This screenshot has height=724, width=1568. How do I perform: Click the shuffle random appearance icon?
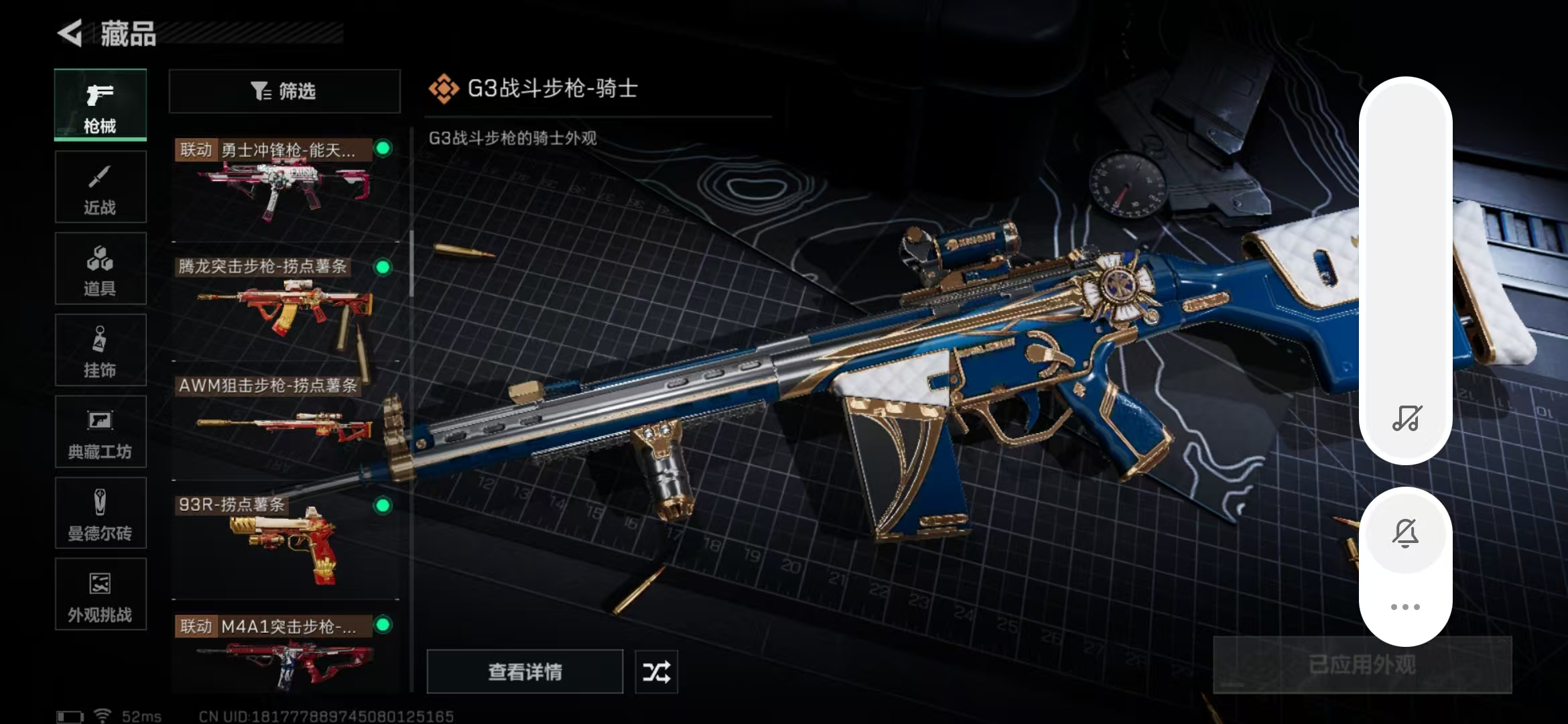click(x=655, y=671)
